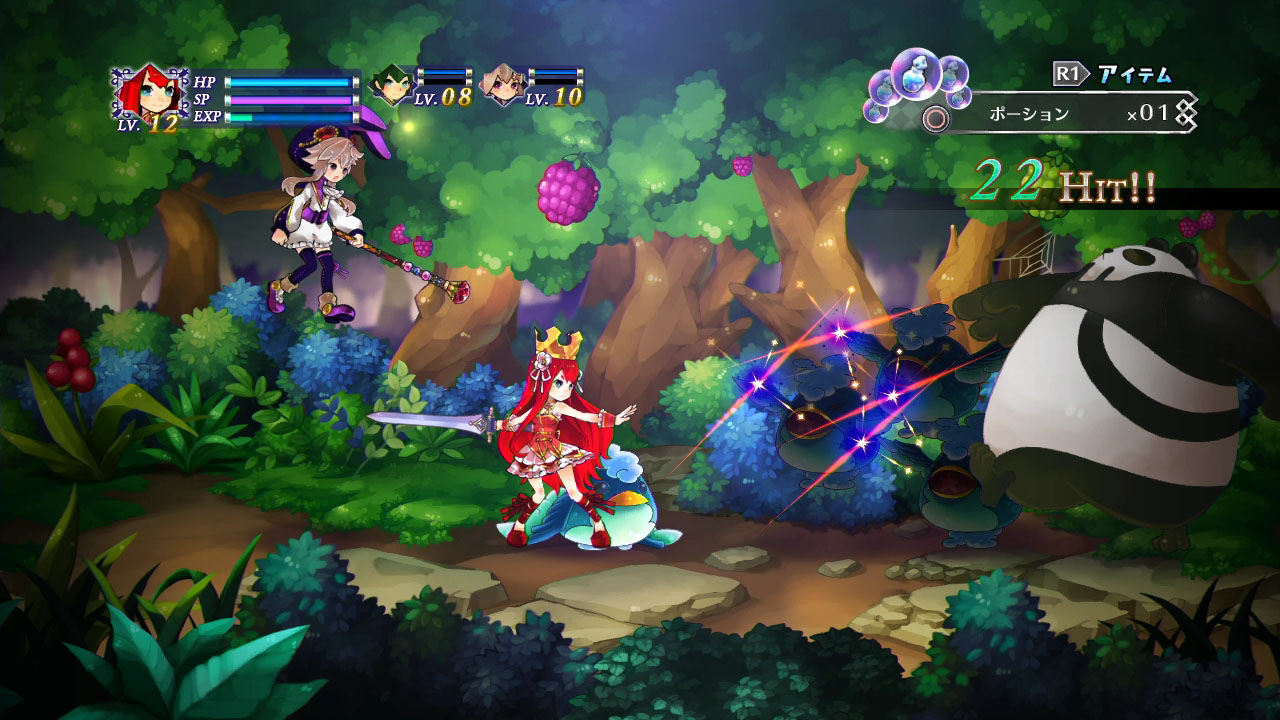Toggle the アイテム item menu label
The width and height of the screenshot is (1280, 720).
pyautogui.click(x=1135, y=73)
